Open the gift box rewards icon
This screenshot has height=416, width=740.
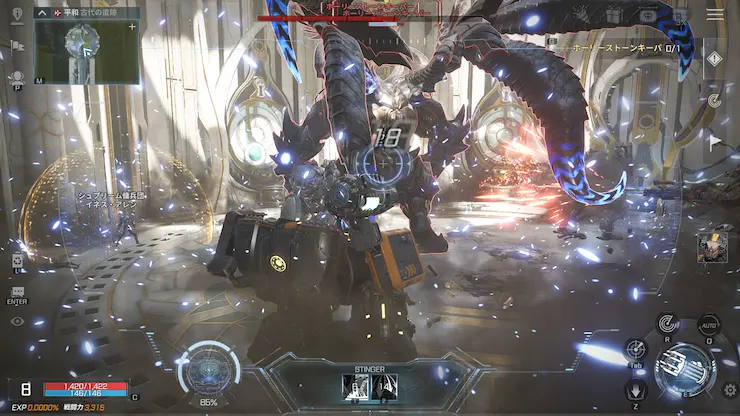613,14
